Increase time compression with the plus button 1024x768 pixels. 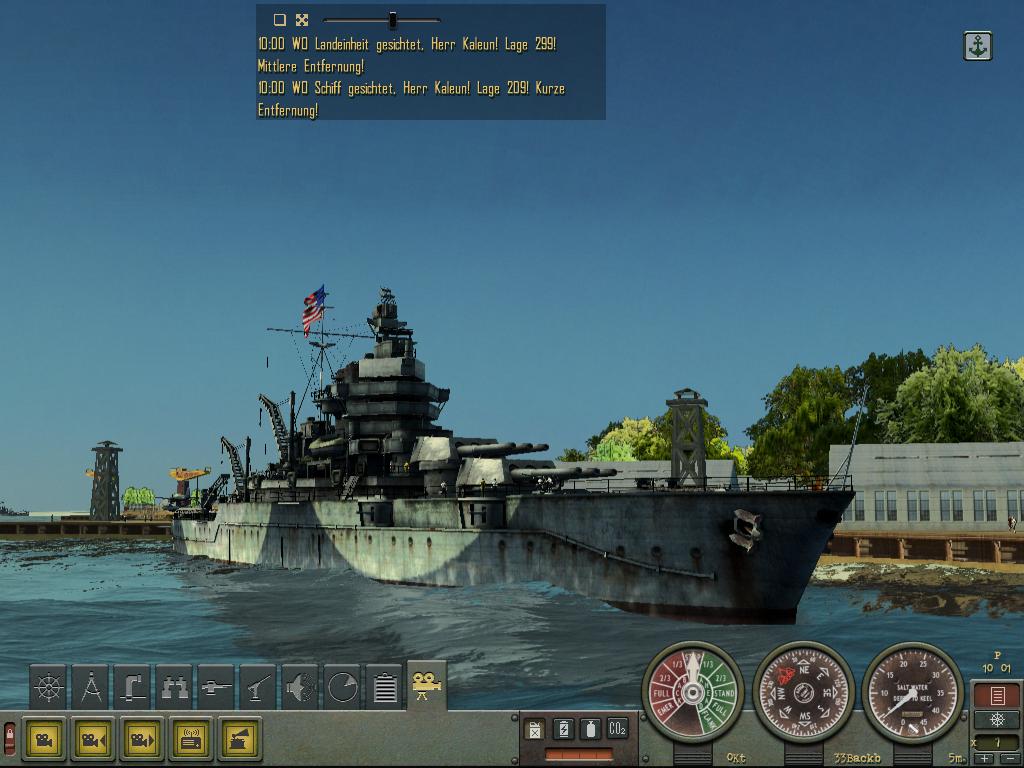[983, 758]
